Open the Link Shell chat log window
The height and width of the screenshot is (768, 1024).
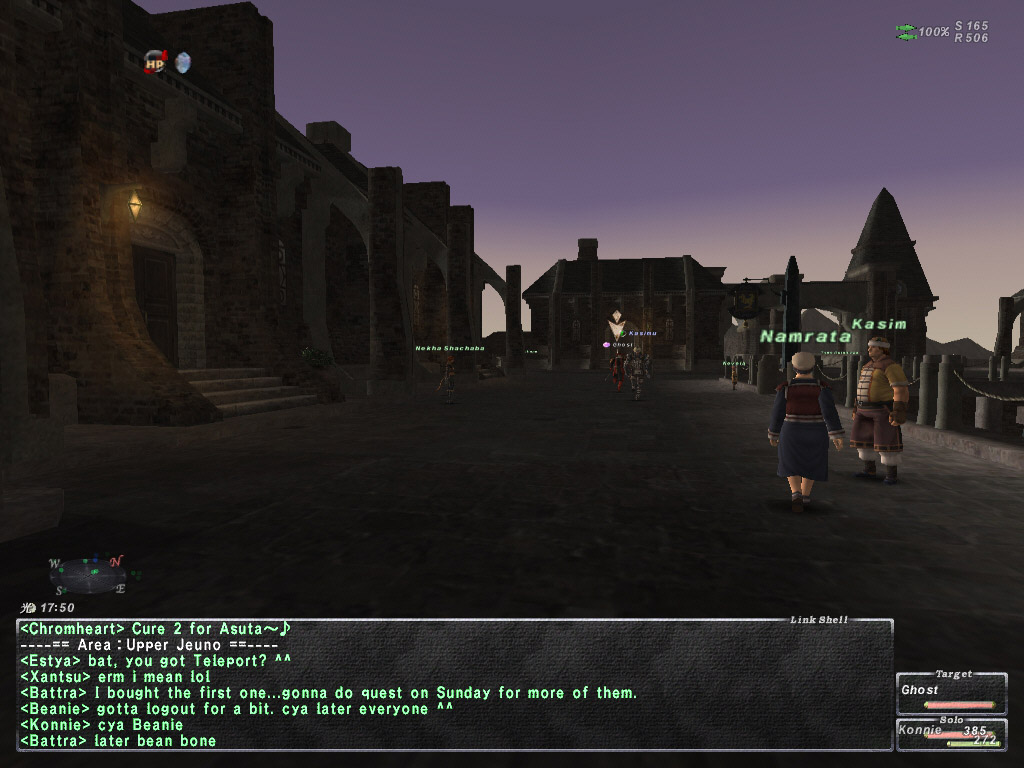pos(454,685)
